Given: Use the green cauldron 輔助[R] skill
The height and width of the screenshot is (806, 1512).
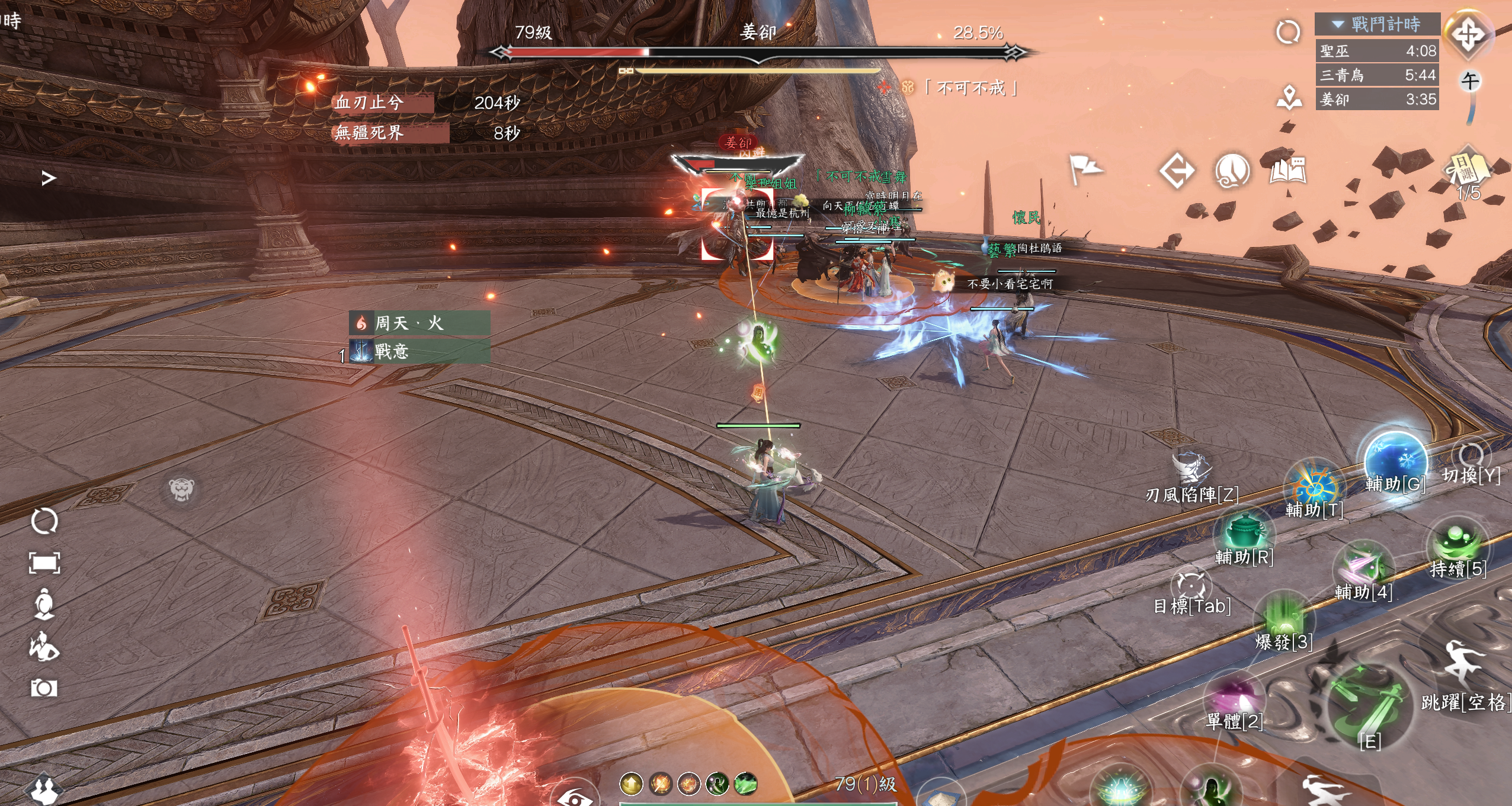Looking at the screenshot, I should (x=1244, y=531).
